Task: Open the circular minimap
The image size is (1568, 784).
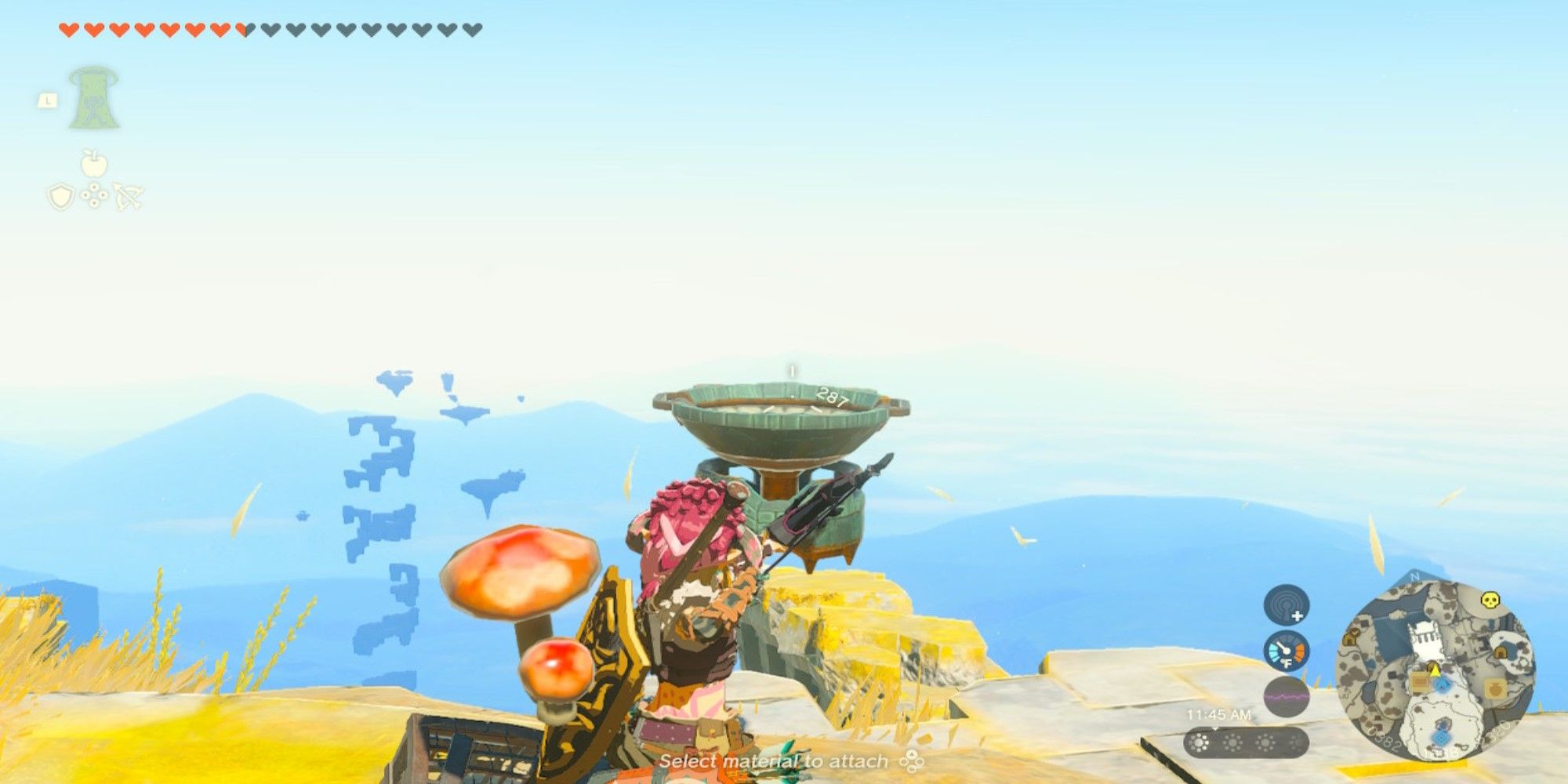Action: pos(1436,670)
